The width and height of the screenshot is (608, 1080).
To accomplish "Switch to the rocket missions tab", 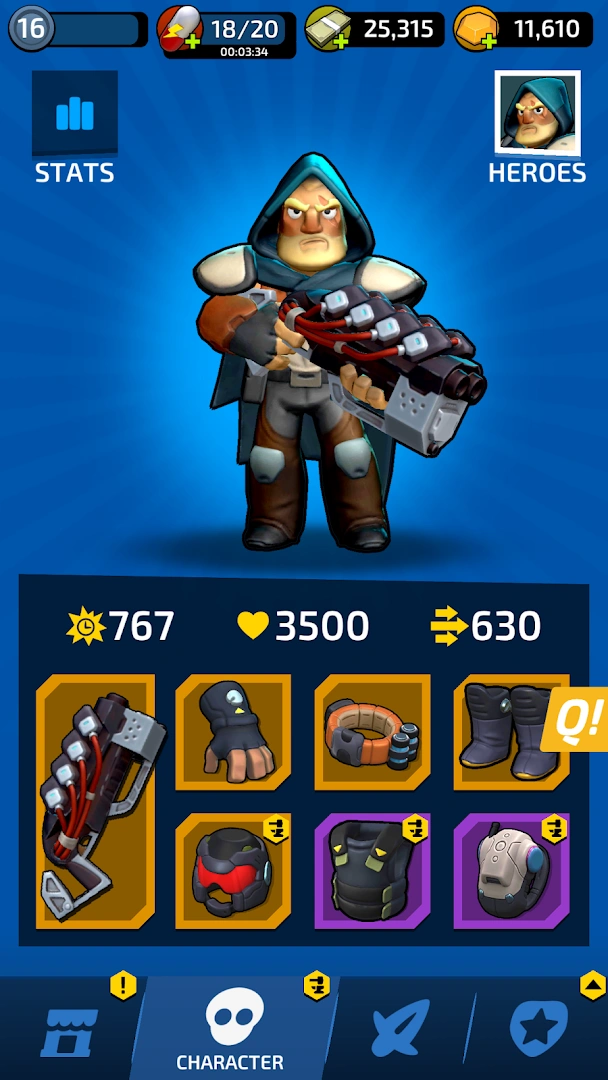I will coord(400,1030).
